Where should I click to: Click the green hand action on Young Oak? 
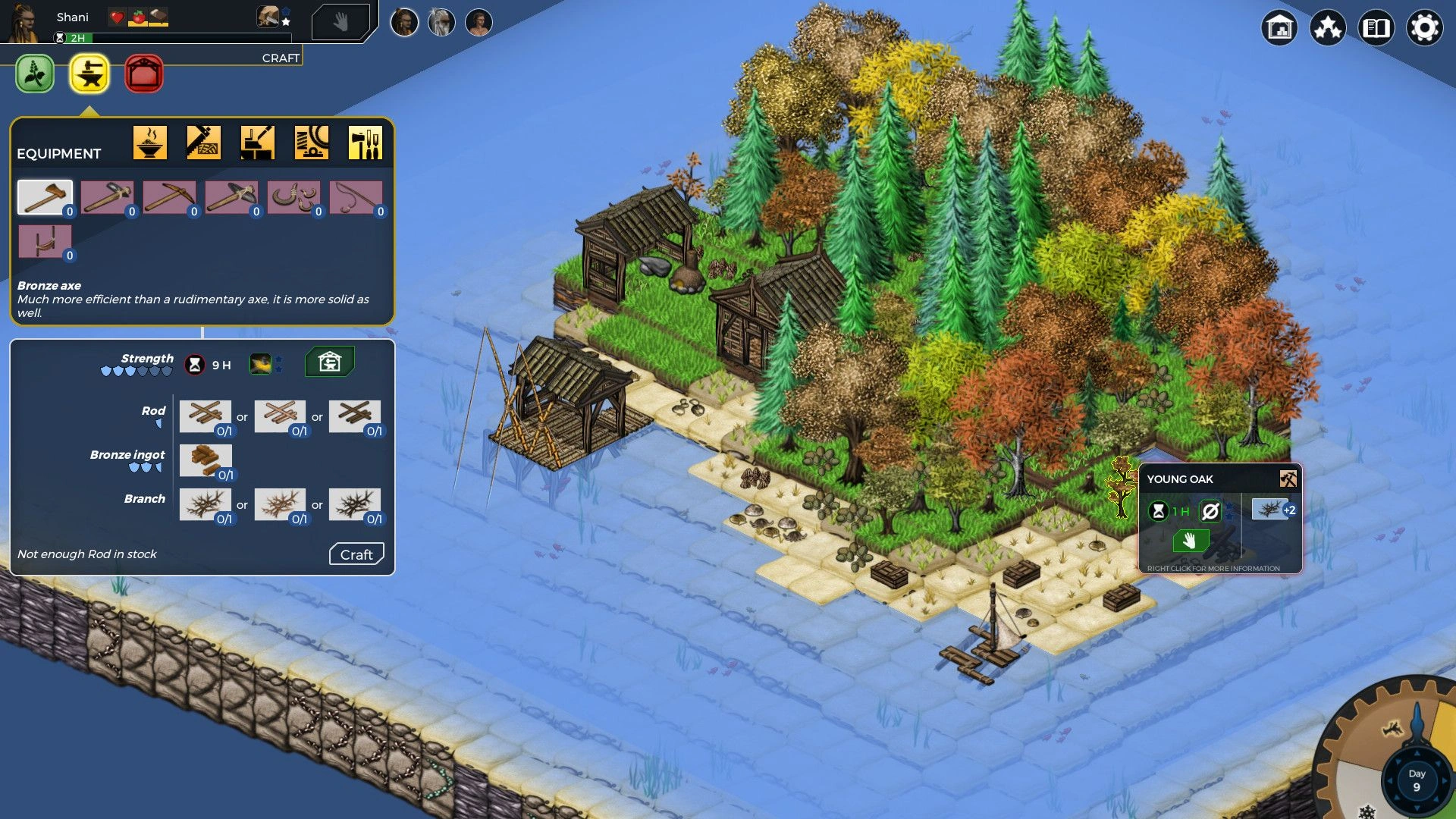[x=1189, y=540]
